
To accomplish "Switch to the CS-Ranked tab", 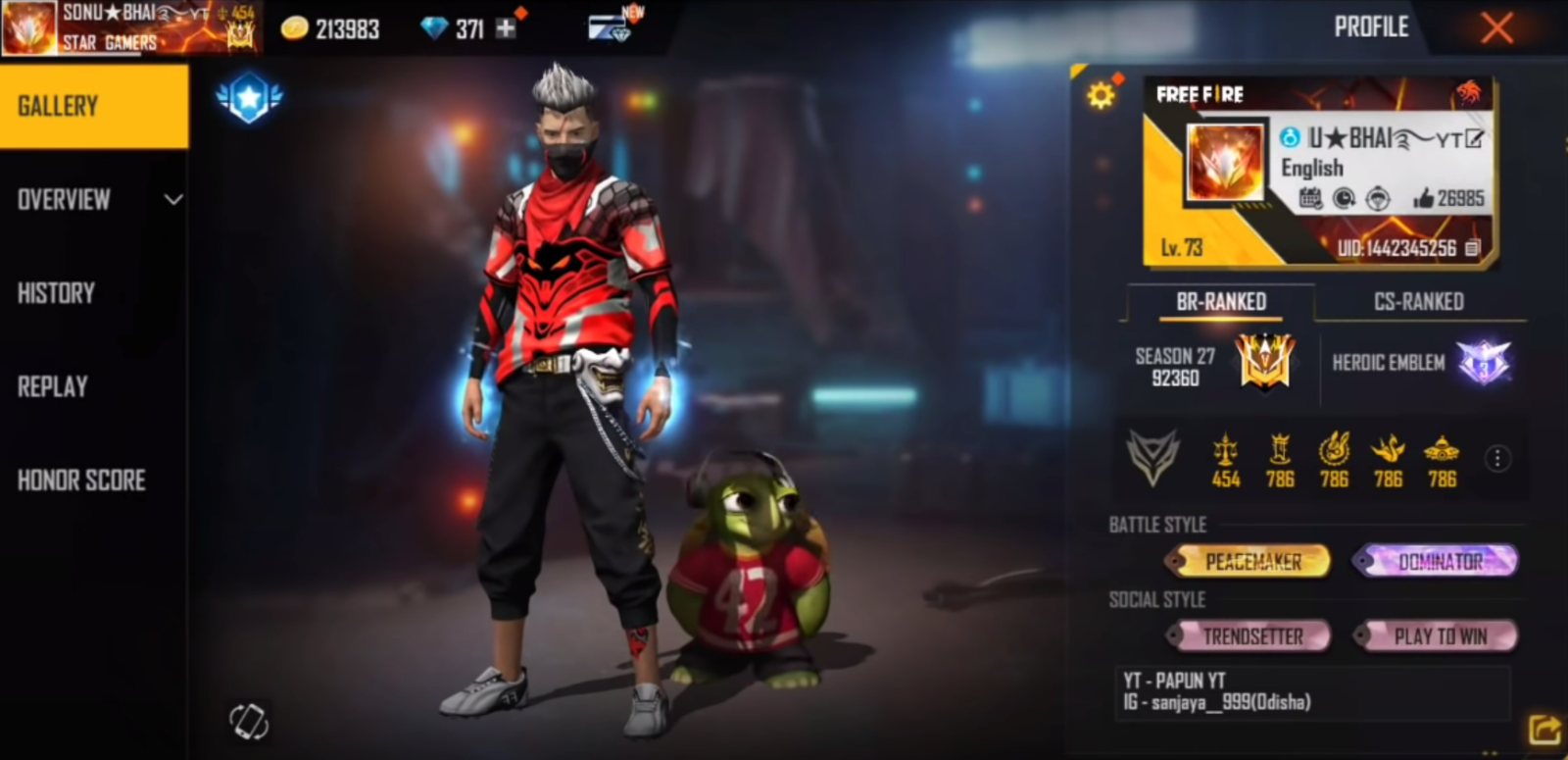I will tap(1418, 302).
